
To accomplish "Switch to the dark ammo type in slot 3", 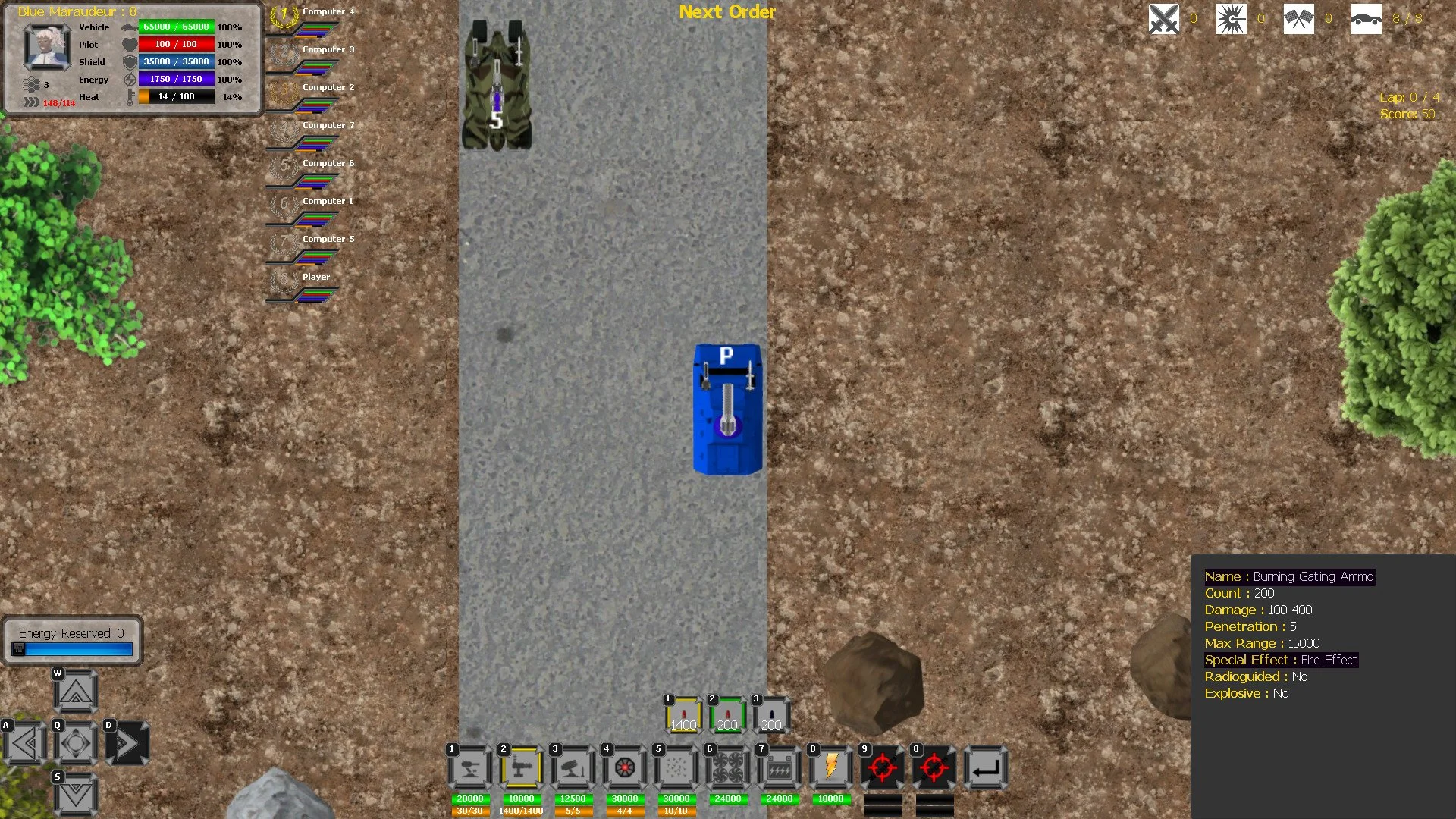I will point(770,713).
